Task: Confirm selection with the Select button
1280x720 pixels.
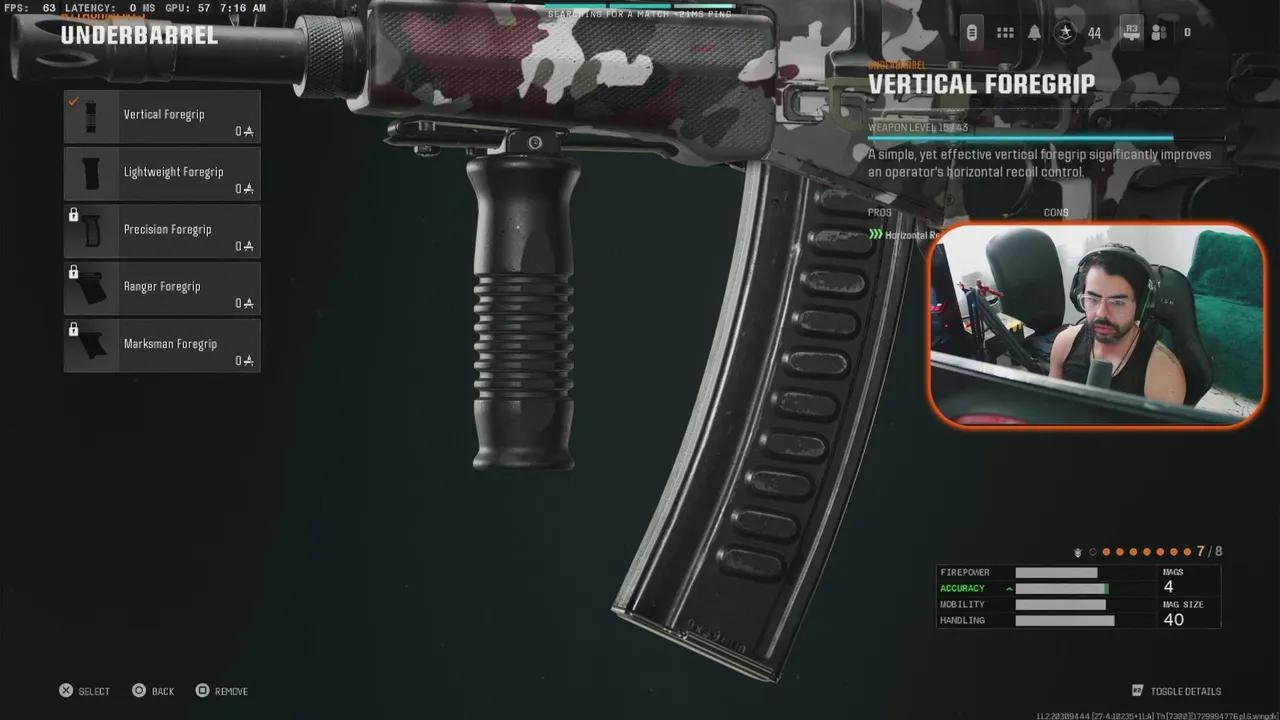Action: click(84, 691)
